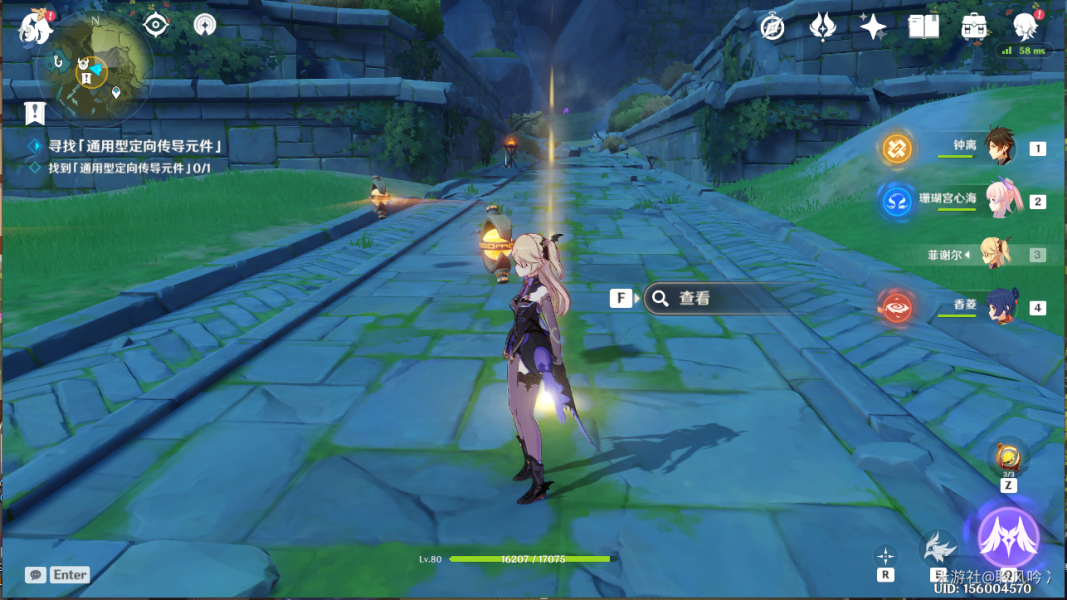
Task: Open the character screen head icon
Action: click(x=1024, y=27)
